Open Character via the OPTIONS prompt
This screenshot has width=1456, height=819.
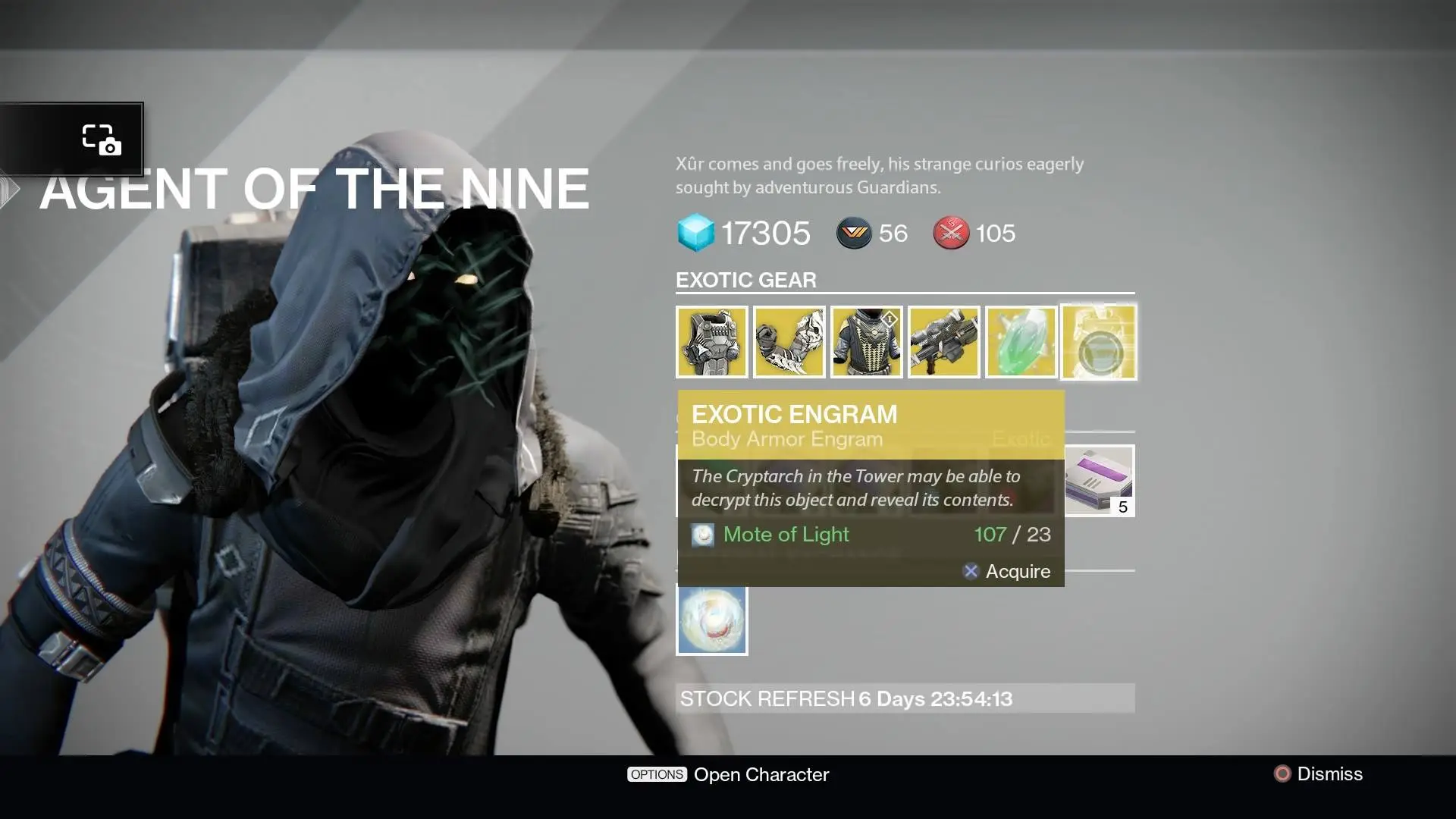(728, 774)
